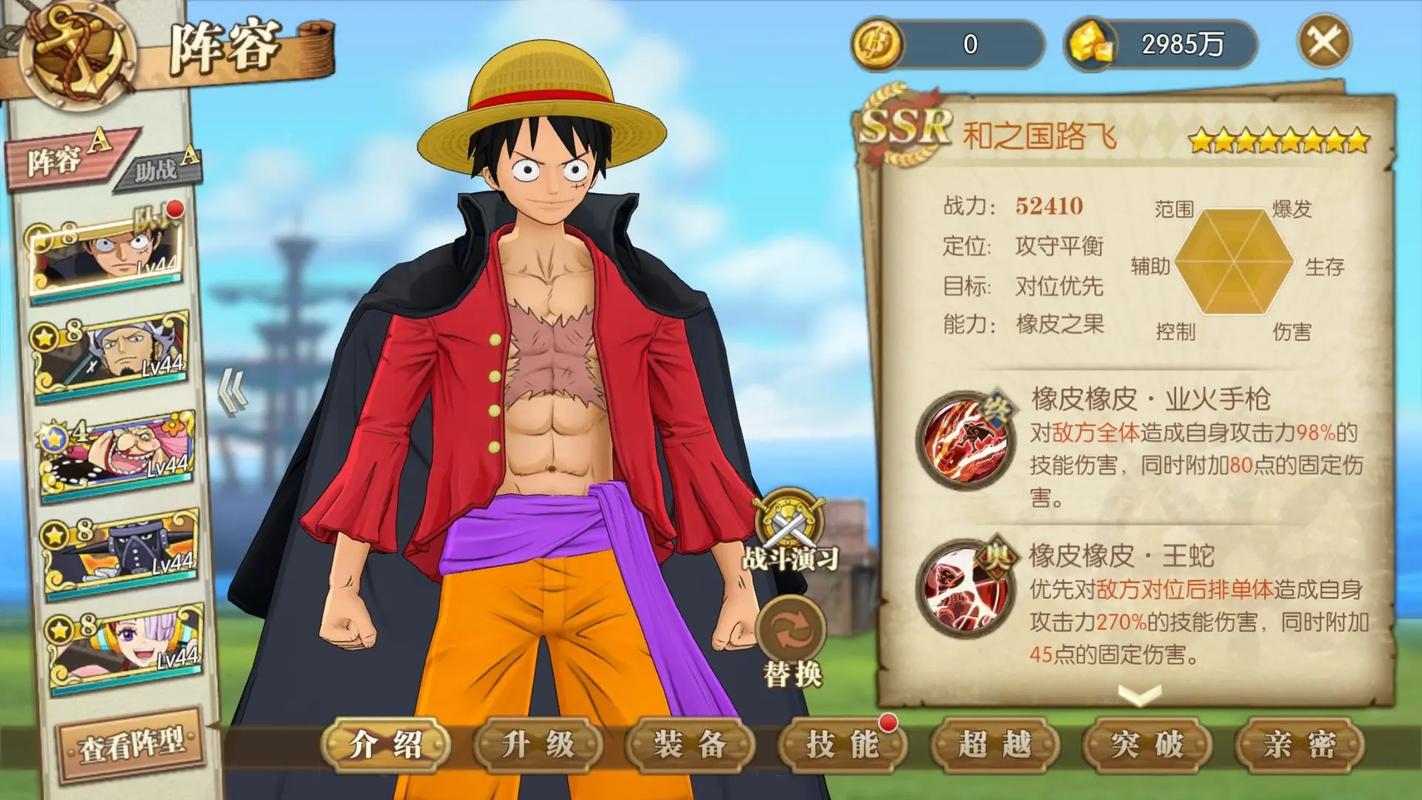Choose Luffy's portrait in the team list
This screenshot has height=800, width=1422.
108,255
